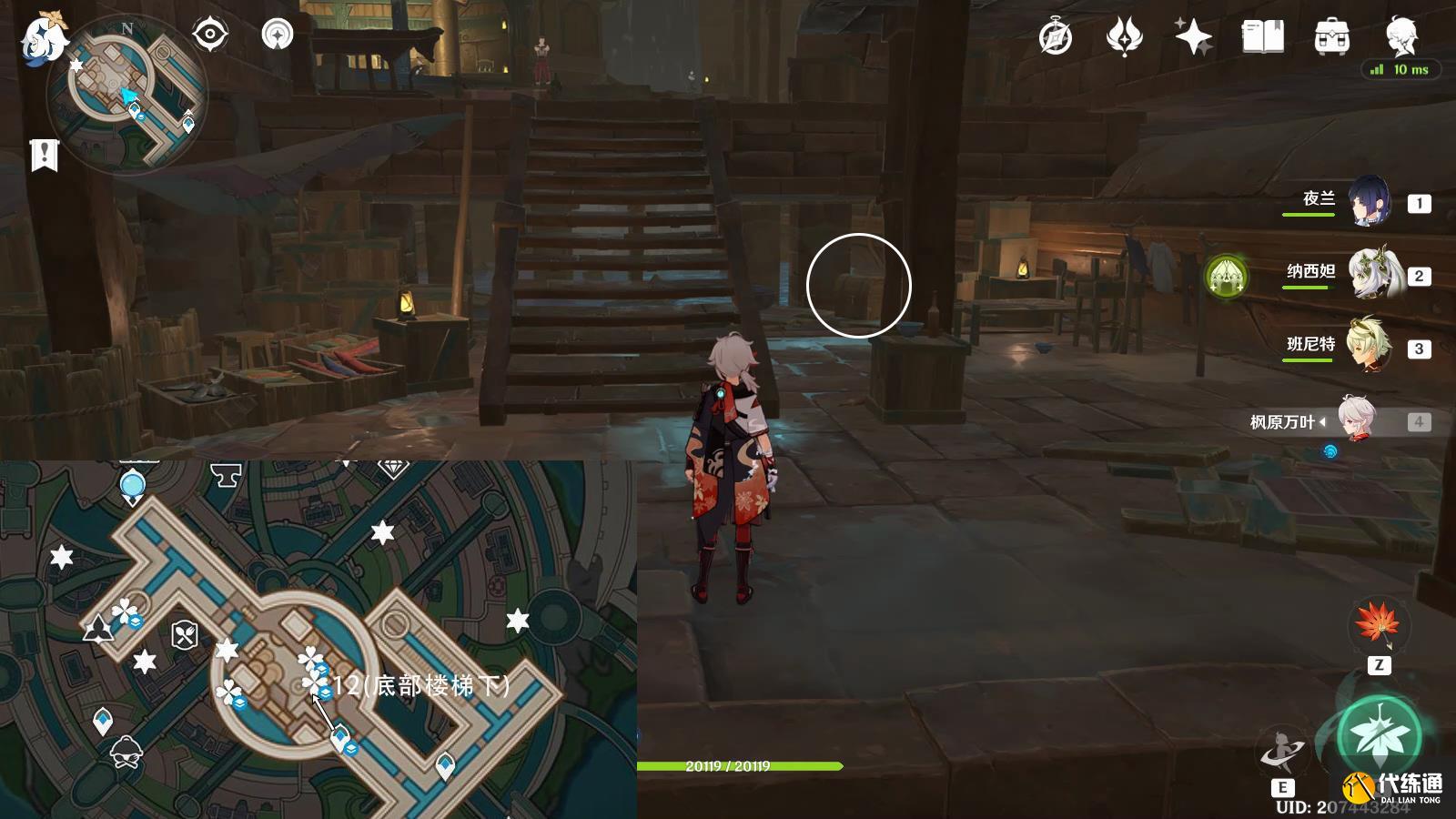Open the circular minimap
The width and height of the screenshot is (1456, 819).
(127, 96)
